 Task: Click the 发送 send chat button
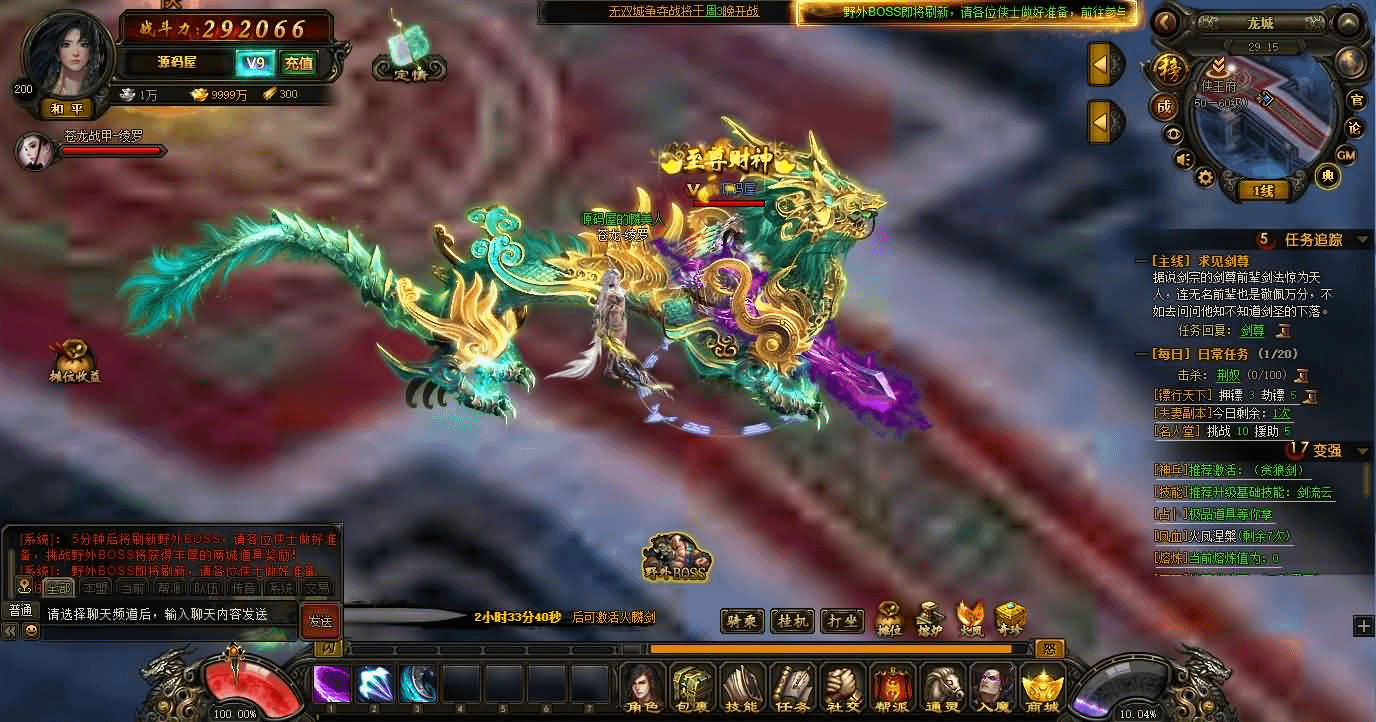[320, 620]
